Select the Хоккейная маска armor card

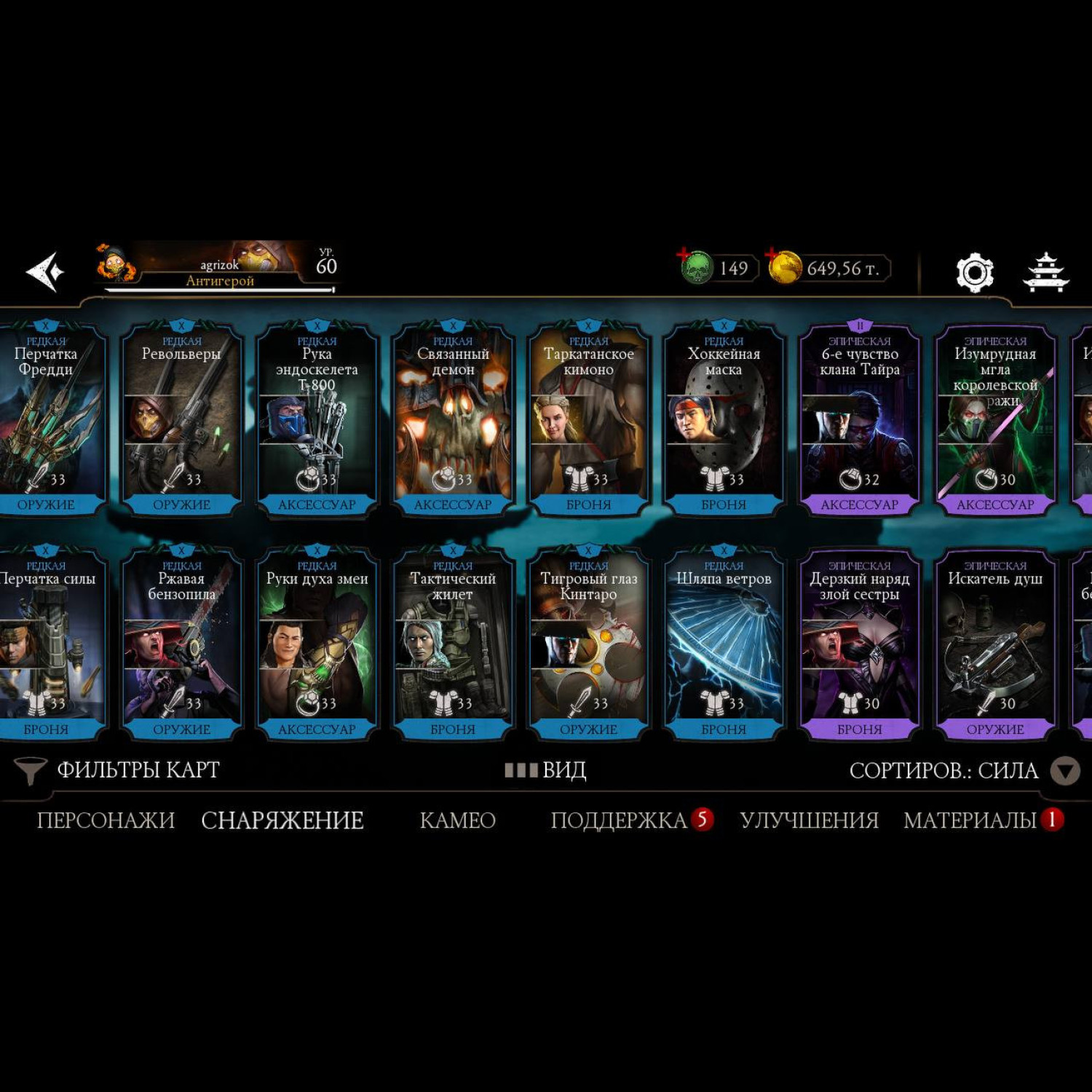tap(724, 420)
